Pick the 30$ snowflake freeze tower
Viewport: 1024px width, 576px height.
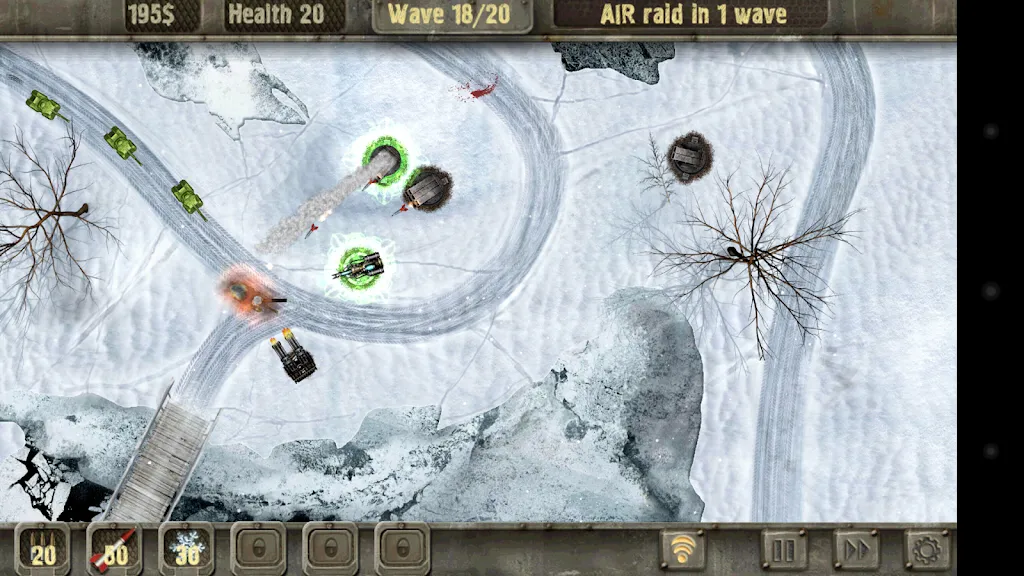pyautogui.click(x=187, y=549)
